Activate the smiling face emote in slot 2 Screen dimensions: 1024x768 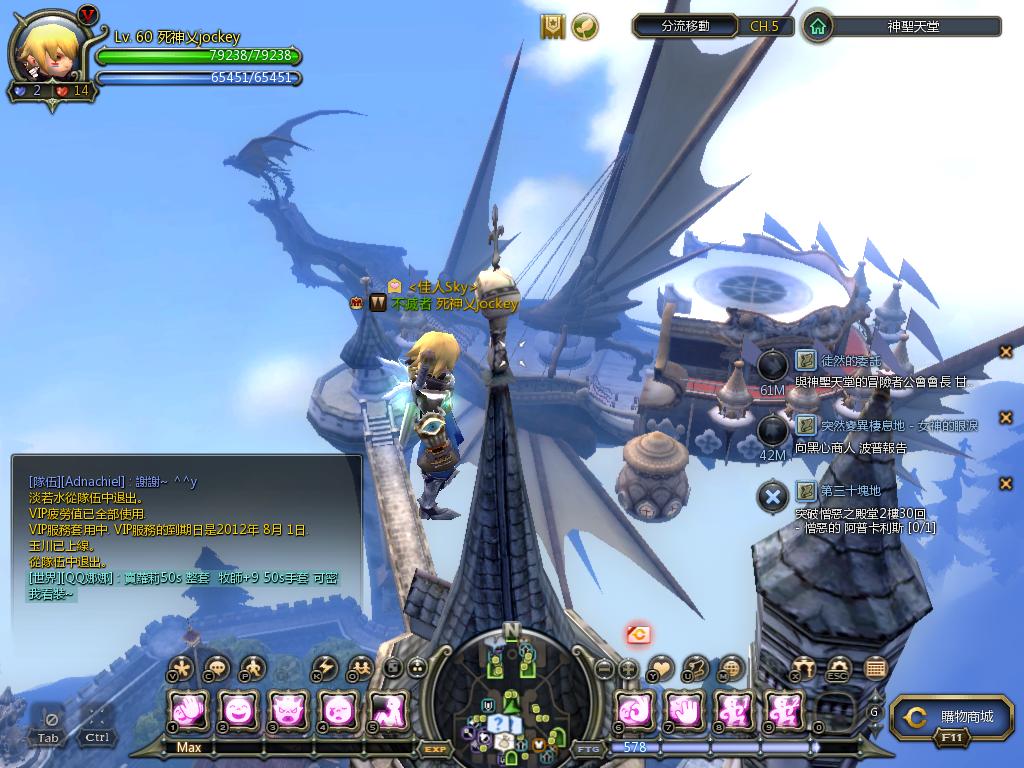[x=238, y=711]
